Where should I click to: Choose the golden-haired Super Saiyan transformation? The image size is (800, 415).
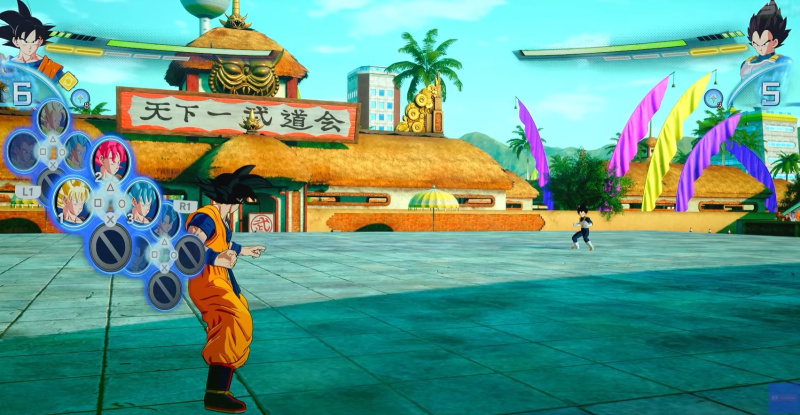71,199
